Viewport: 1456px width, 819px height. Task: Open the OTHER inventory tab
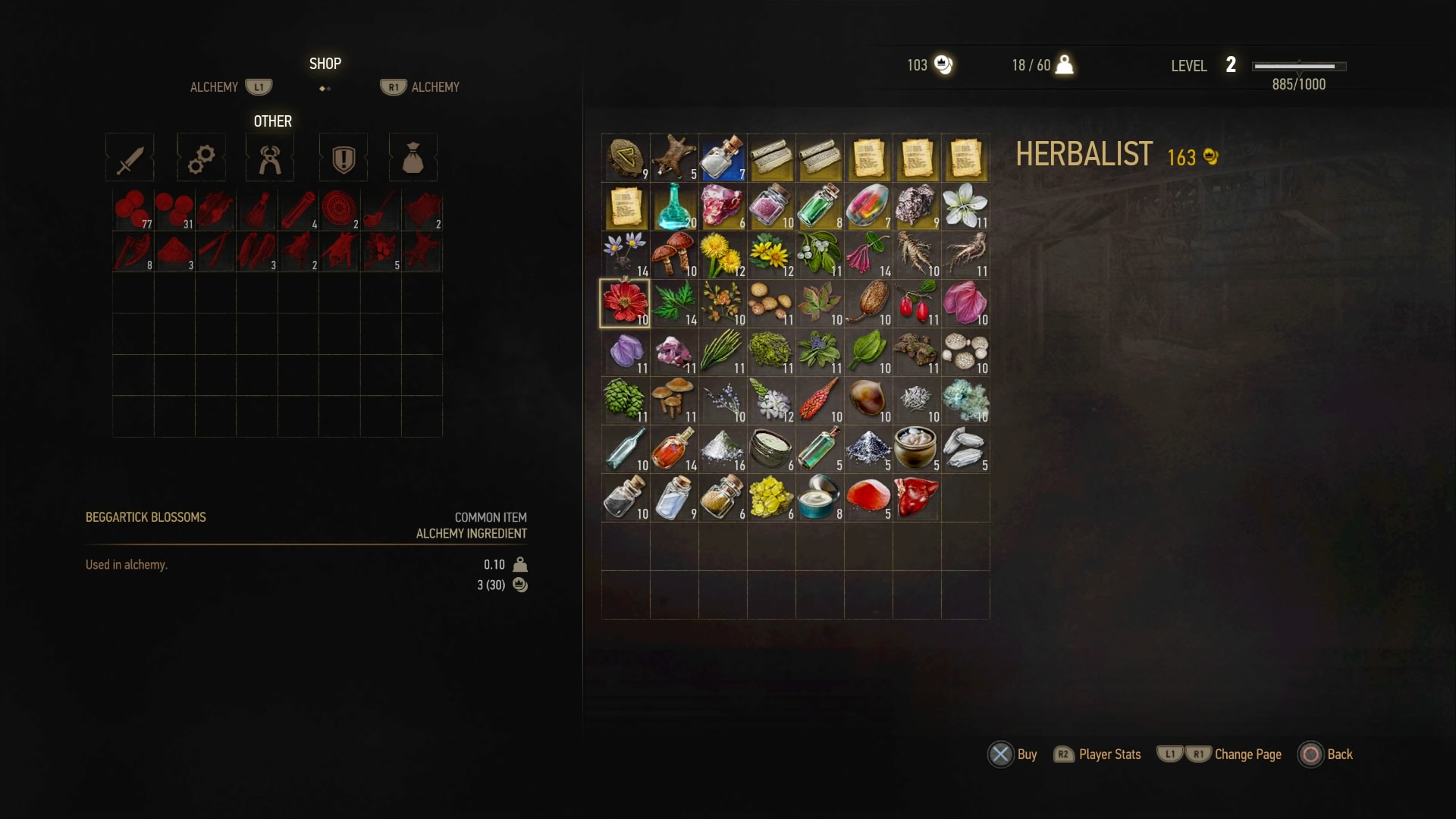point(271,121)
